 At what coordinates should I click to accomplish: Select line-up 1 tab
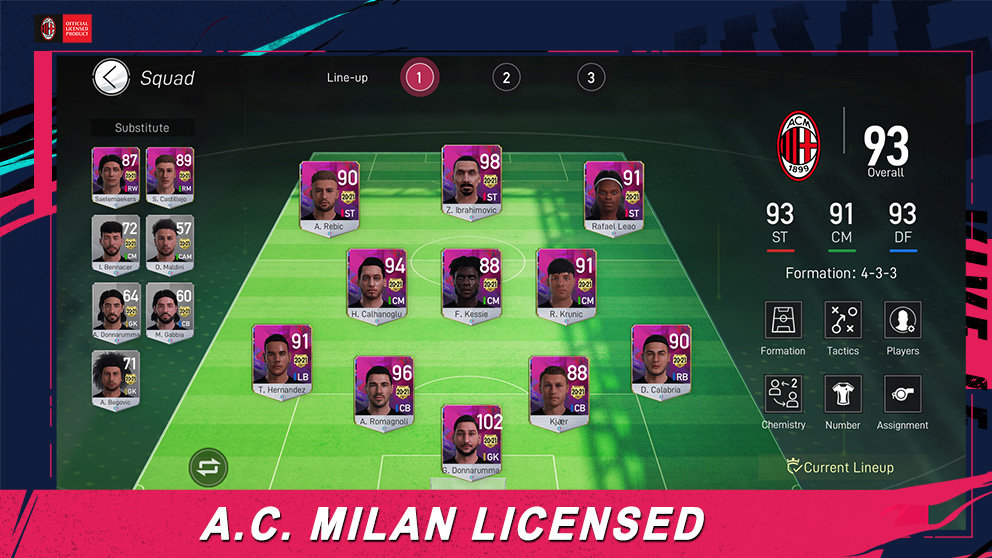420,77
